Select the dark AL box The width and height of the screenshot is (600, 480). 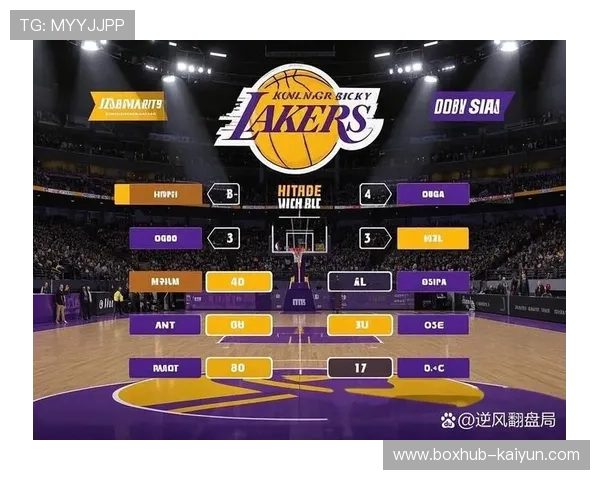[x=360, y=281]
